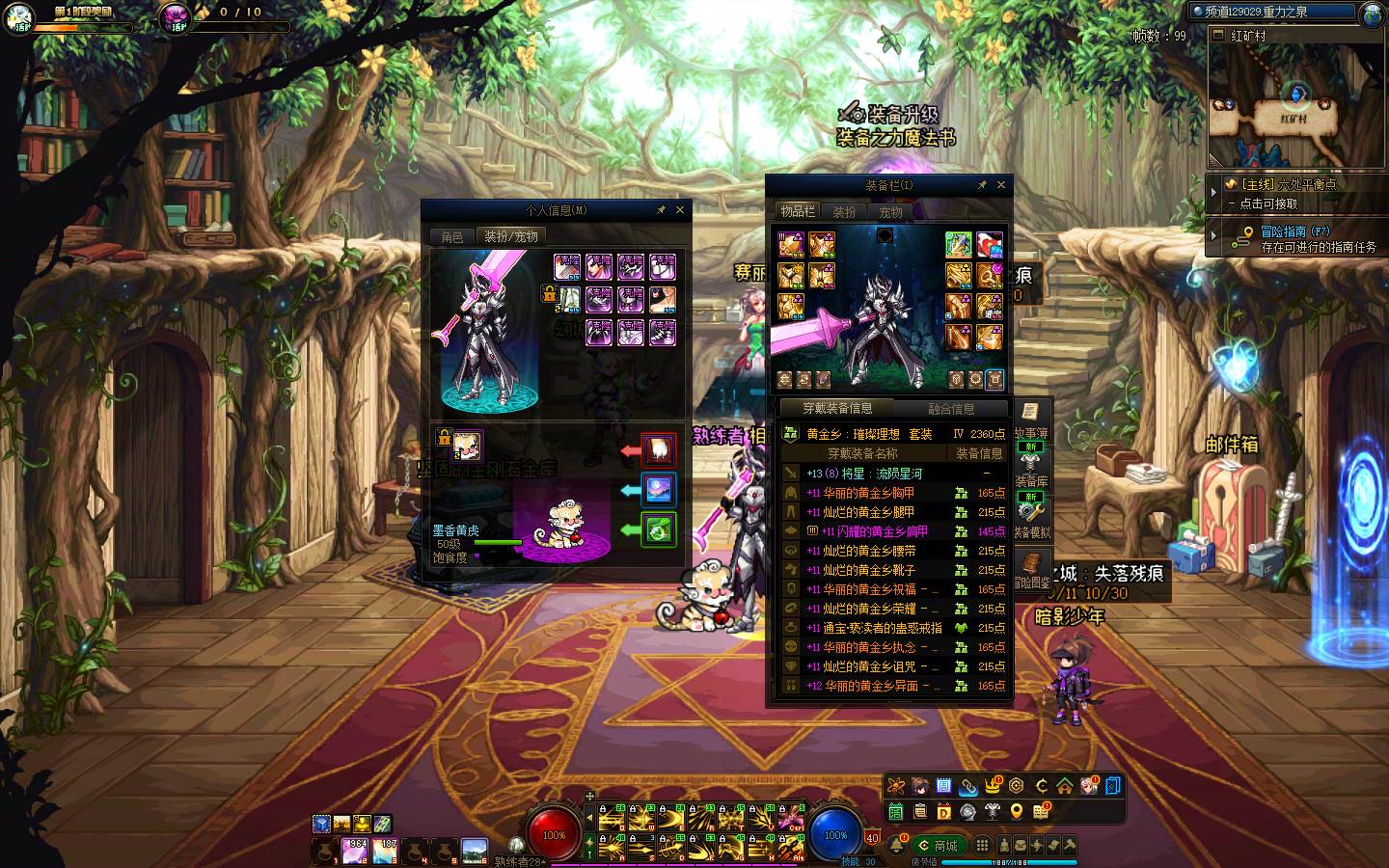Open the 装扮 tab in equipment window
The image size is (1389, 868).
tap(844, 212)
